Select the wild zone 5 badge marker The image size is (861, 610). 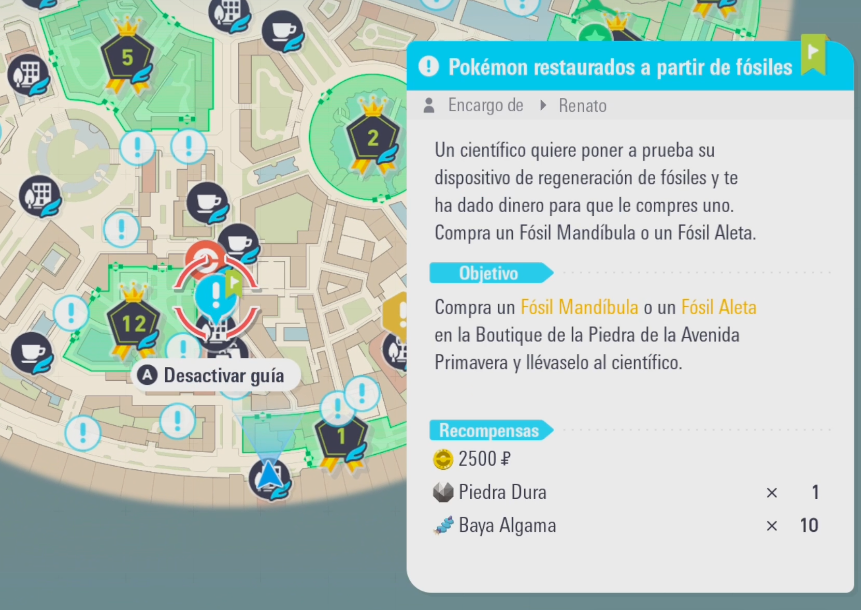pos(127,60)
